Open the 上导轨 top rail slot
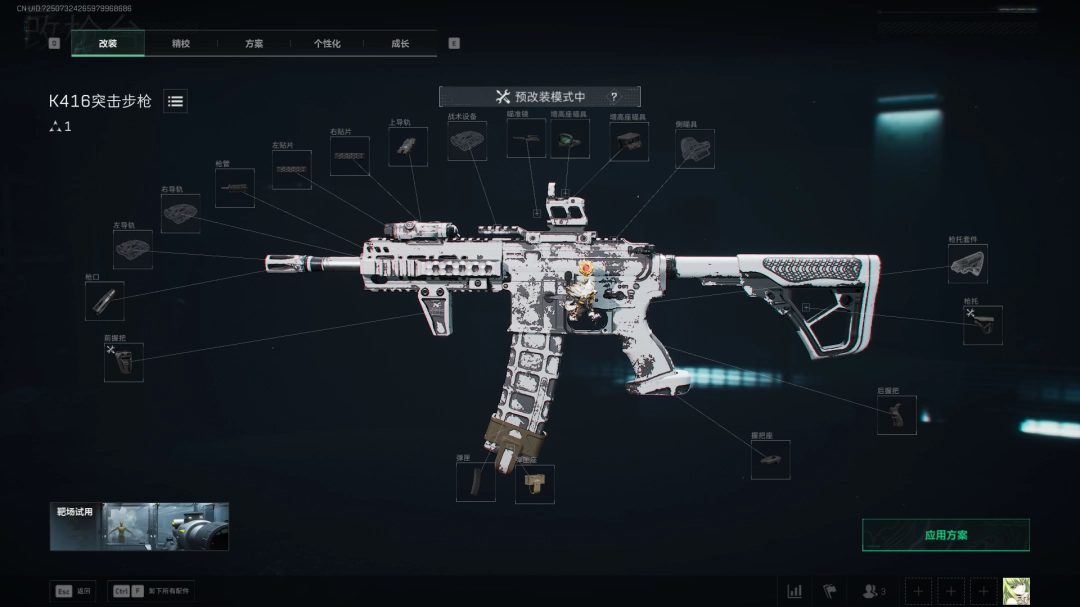The width and height of the screenshot is (1080, 607). pos(407,147)
